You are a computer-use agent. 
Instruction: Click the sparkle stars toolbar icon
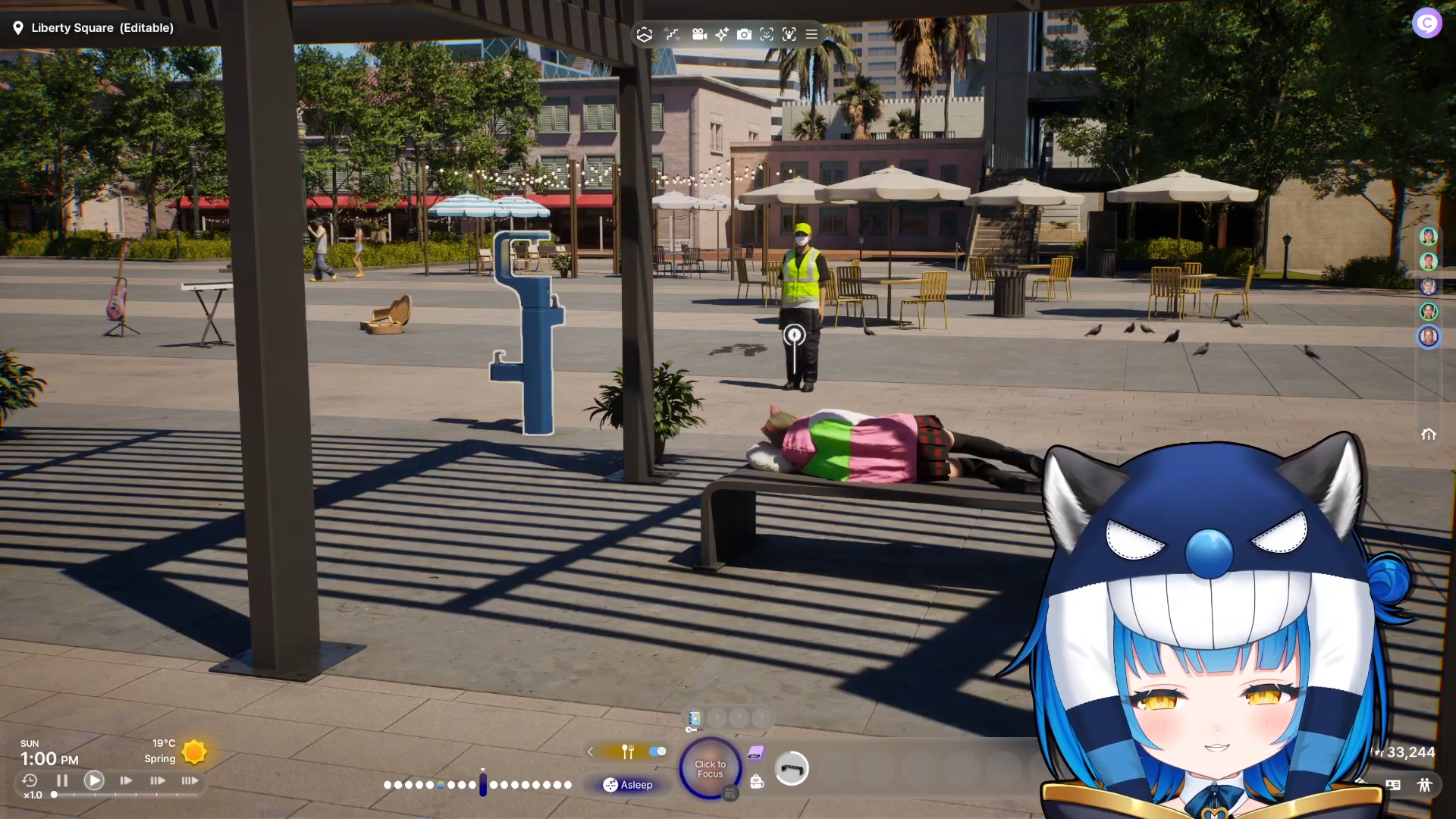(x=722, y=34)
